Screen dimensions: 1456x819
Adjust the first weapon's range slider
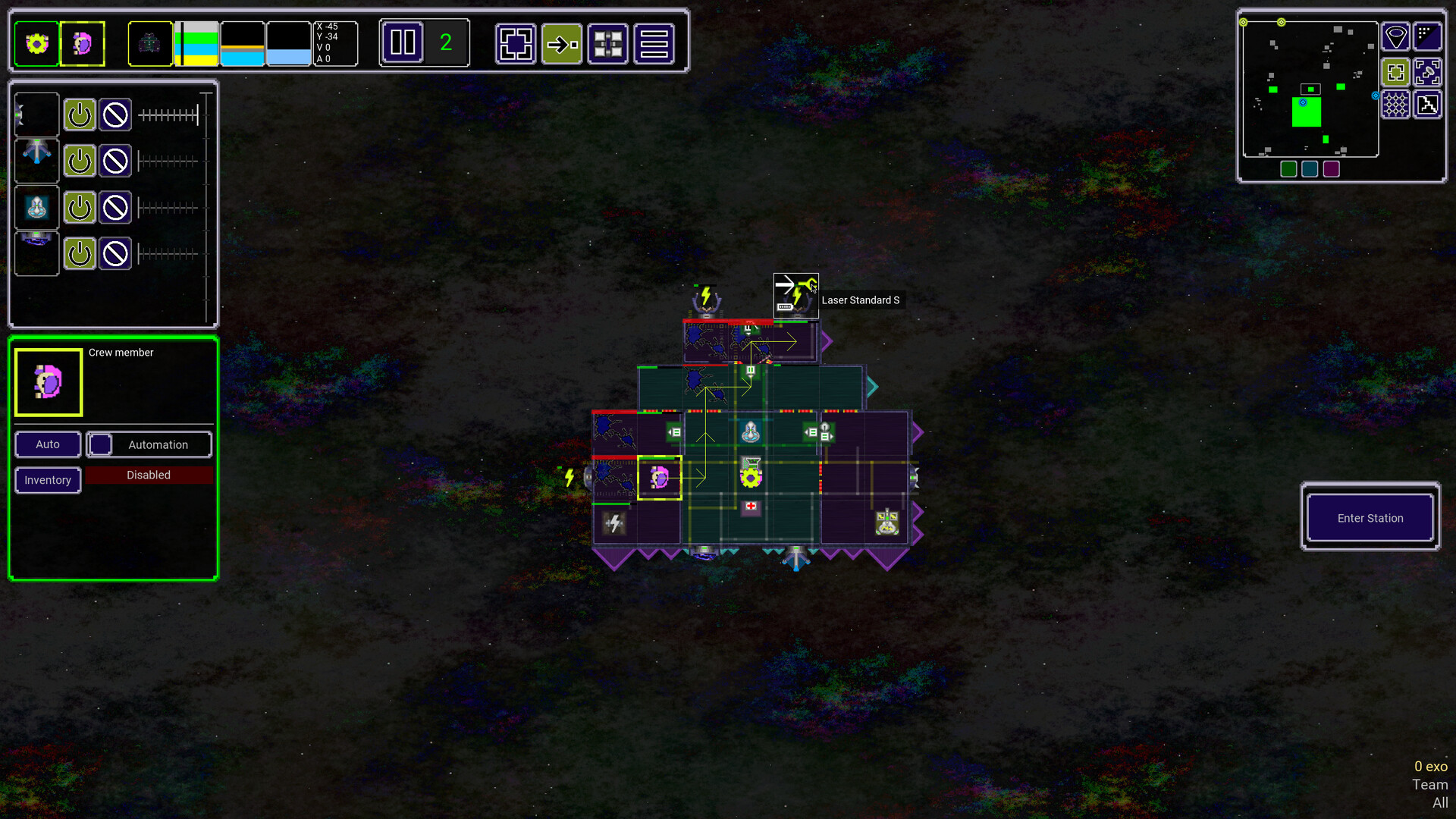click(168, 115)
